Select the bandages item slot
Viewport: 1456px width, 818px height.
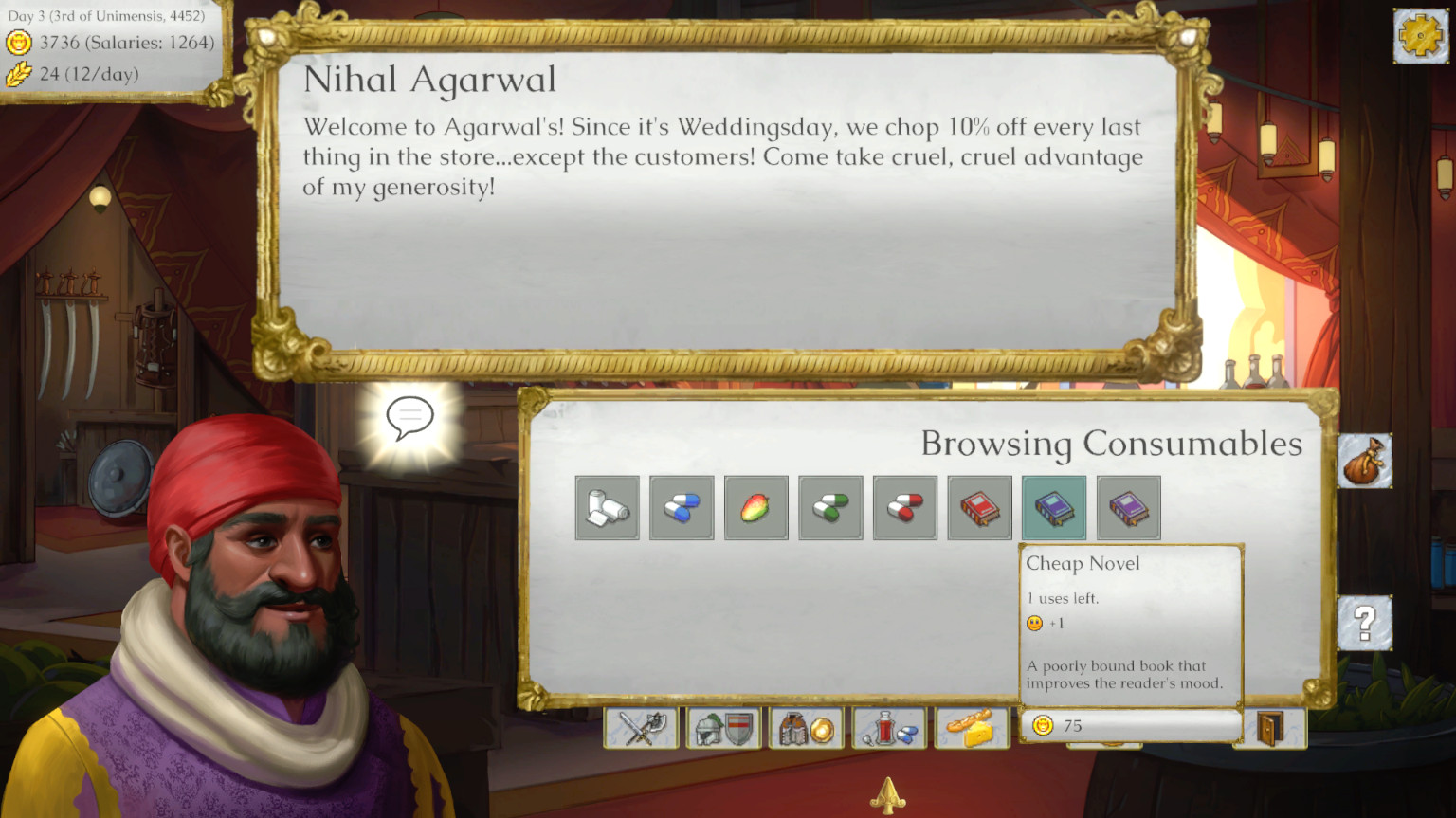[x=607, y=508]
